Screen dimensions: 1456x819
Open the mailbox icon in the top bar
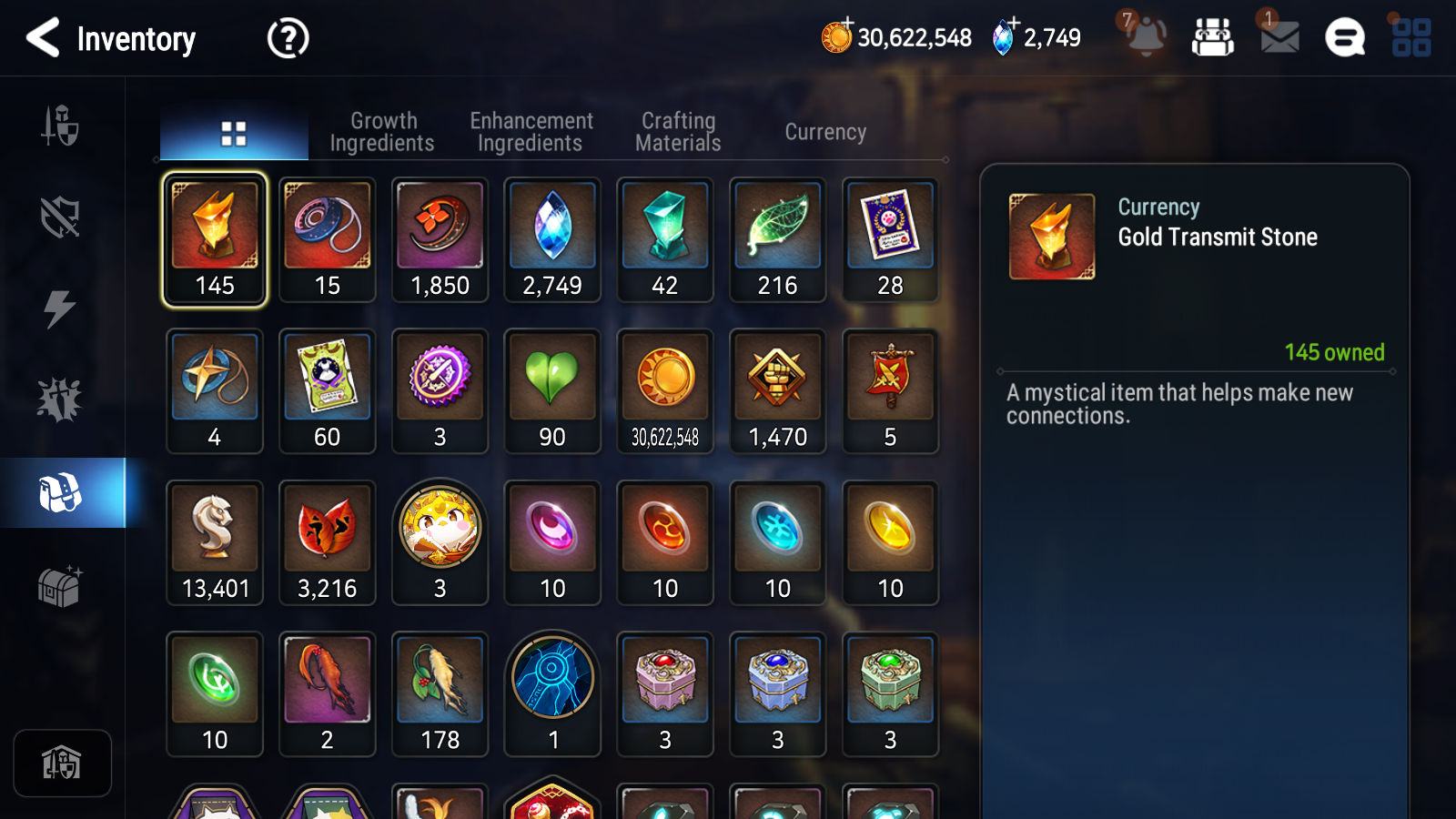click(1278, 38)
